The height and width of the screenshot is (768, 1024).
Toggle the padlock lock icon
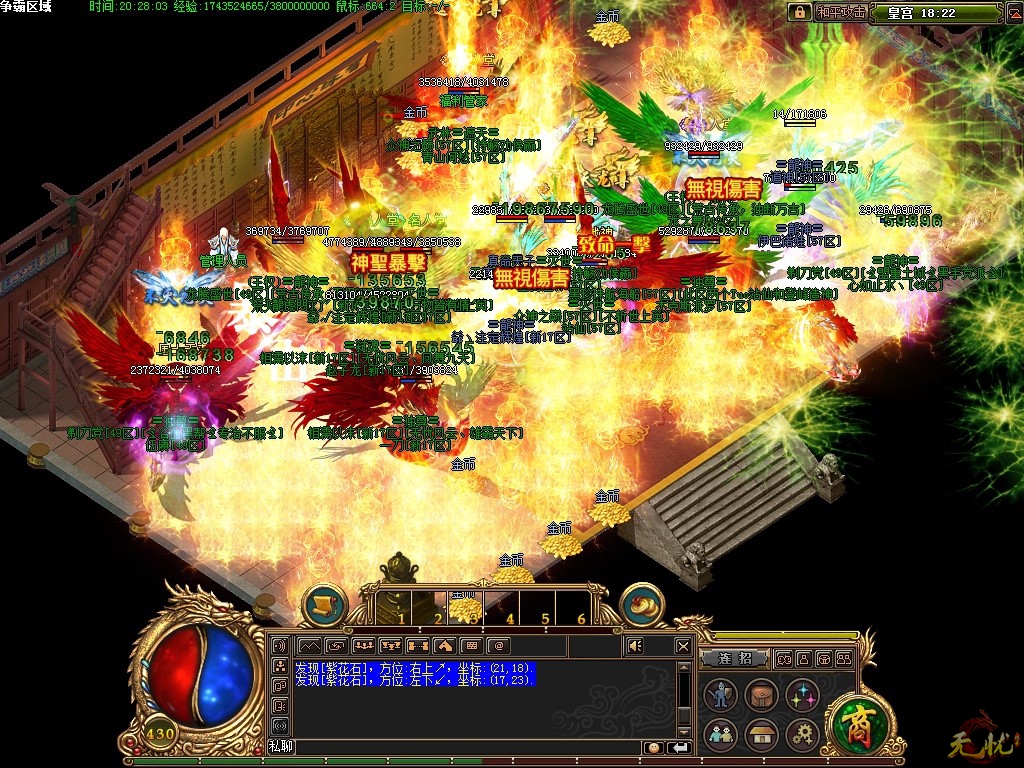tap(799, 13)
